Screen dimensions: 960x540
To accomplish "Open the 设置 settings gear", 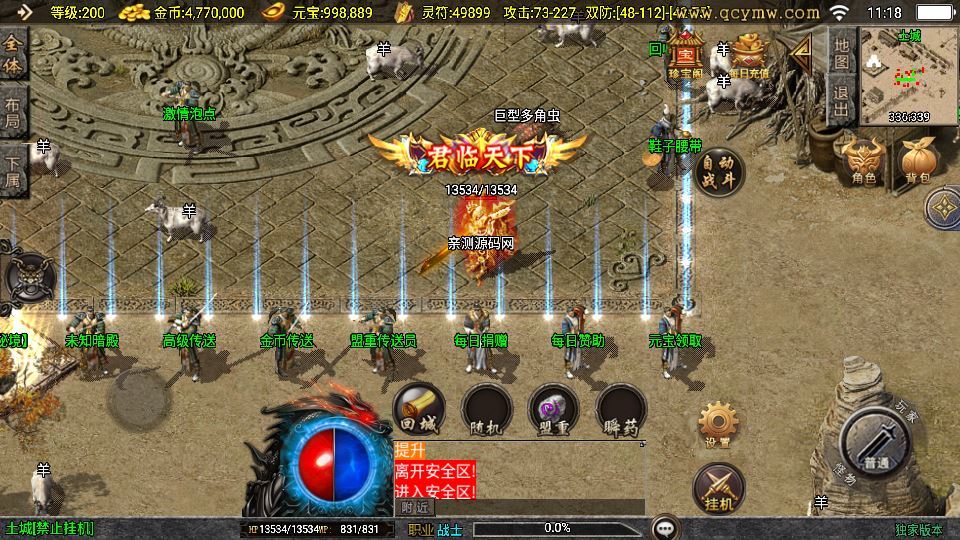I will coord(717,424).
